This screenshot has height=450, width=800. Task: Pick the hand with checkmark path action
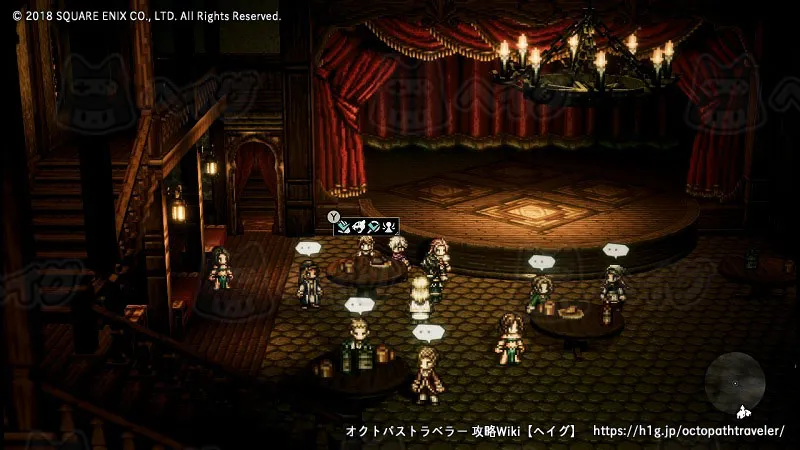click(x=344, y=226)
